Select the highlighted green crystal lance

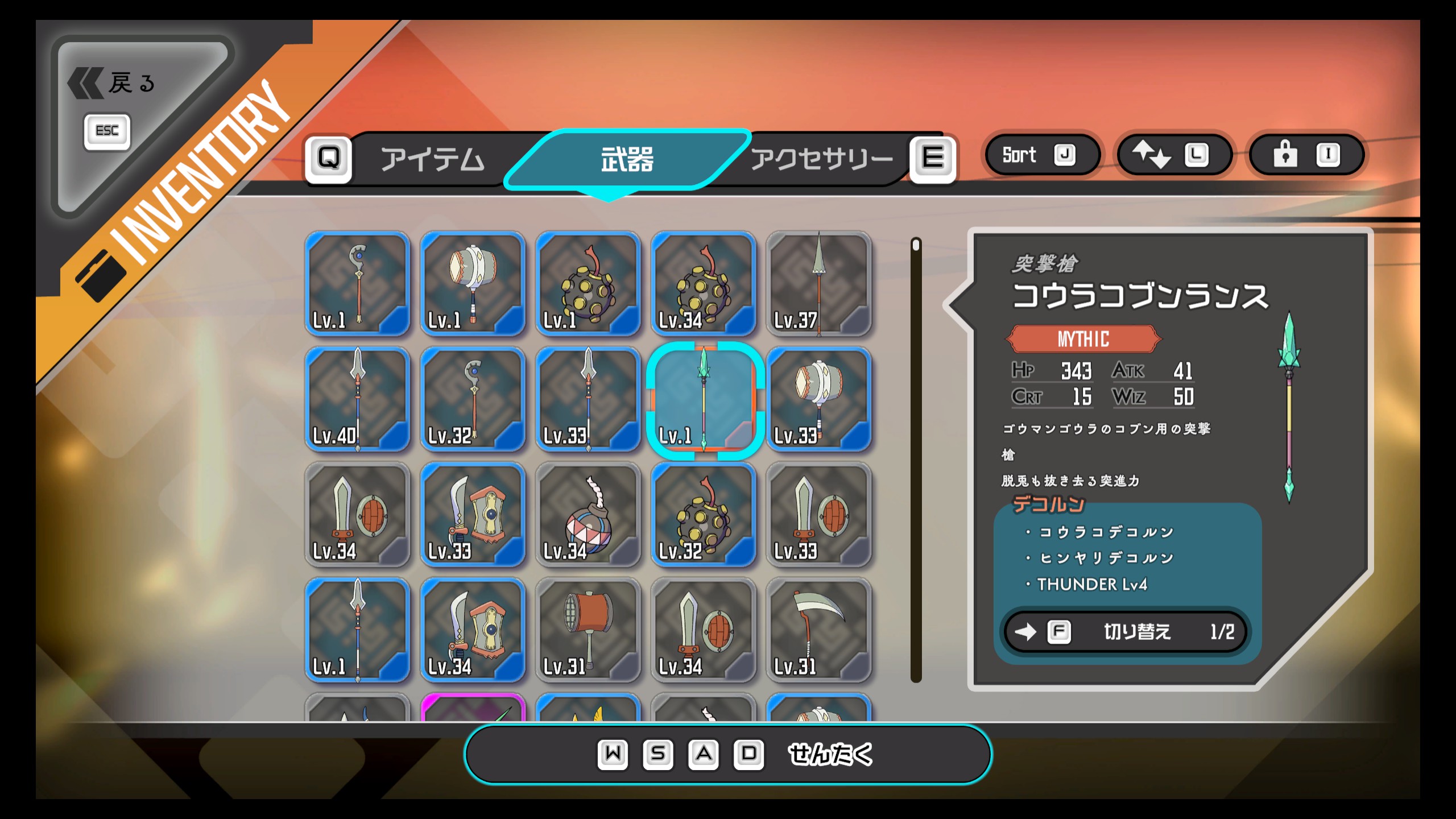click(x=704, y=399)
